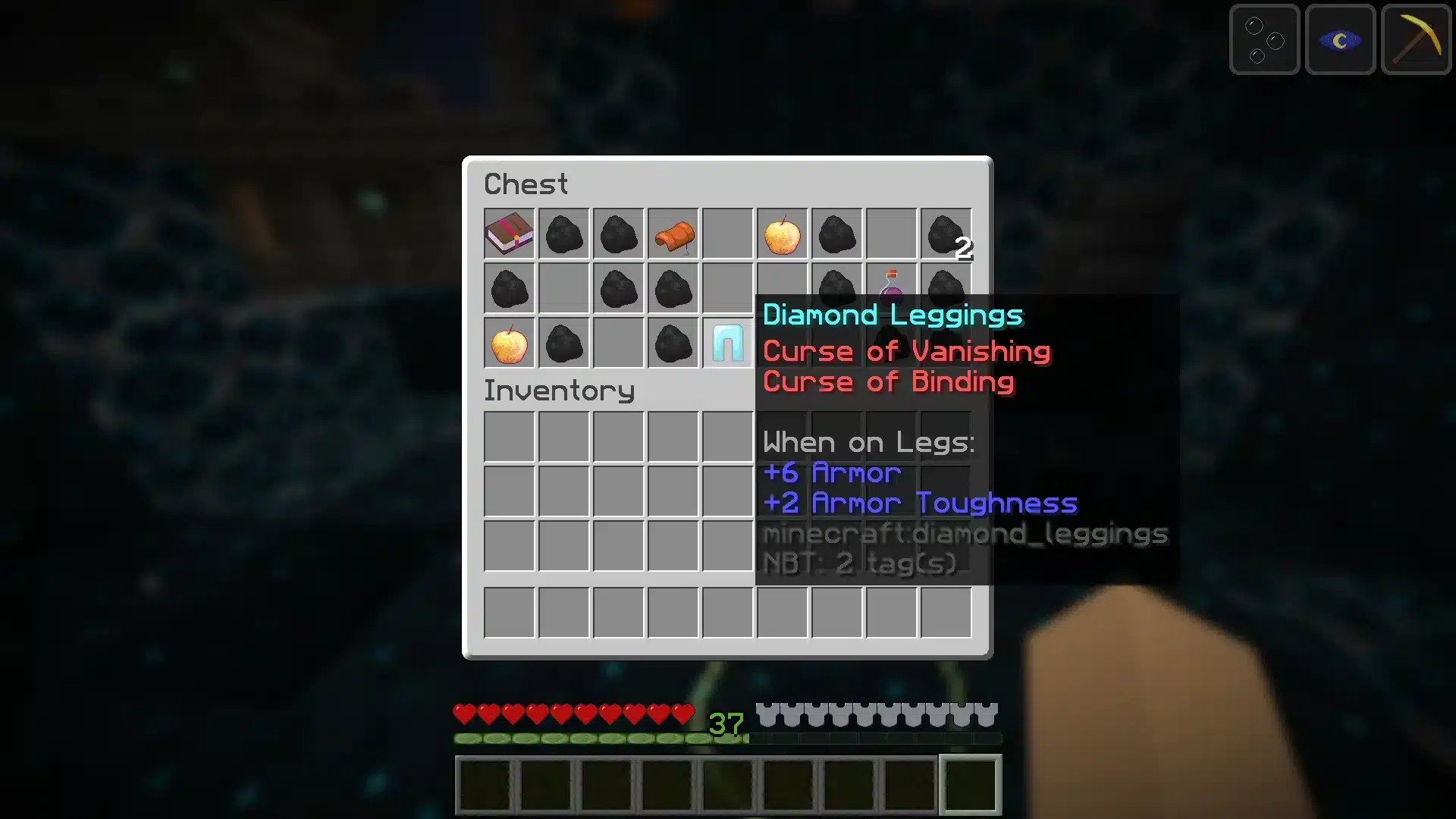Click the coal stack showing count 2

click(946, 234)
